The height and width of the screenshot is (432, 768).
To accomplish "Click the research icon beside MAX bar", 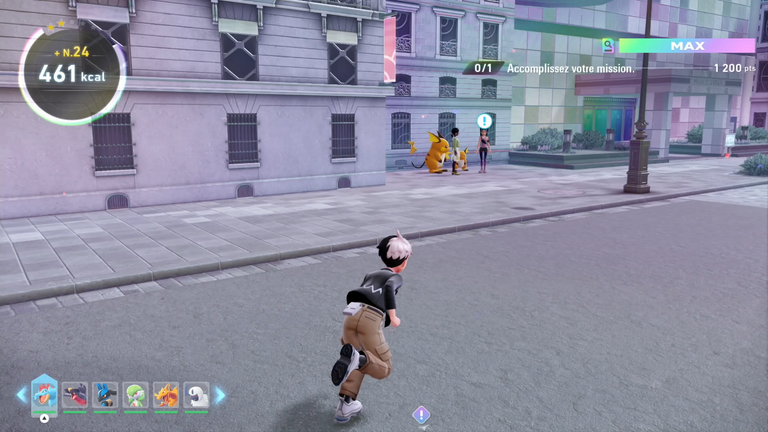I will 607,45.
